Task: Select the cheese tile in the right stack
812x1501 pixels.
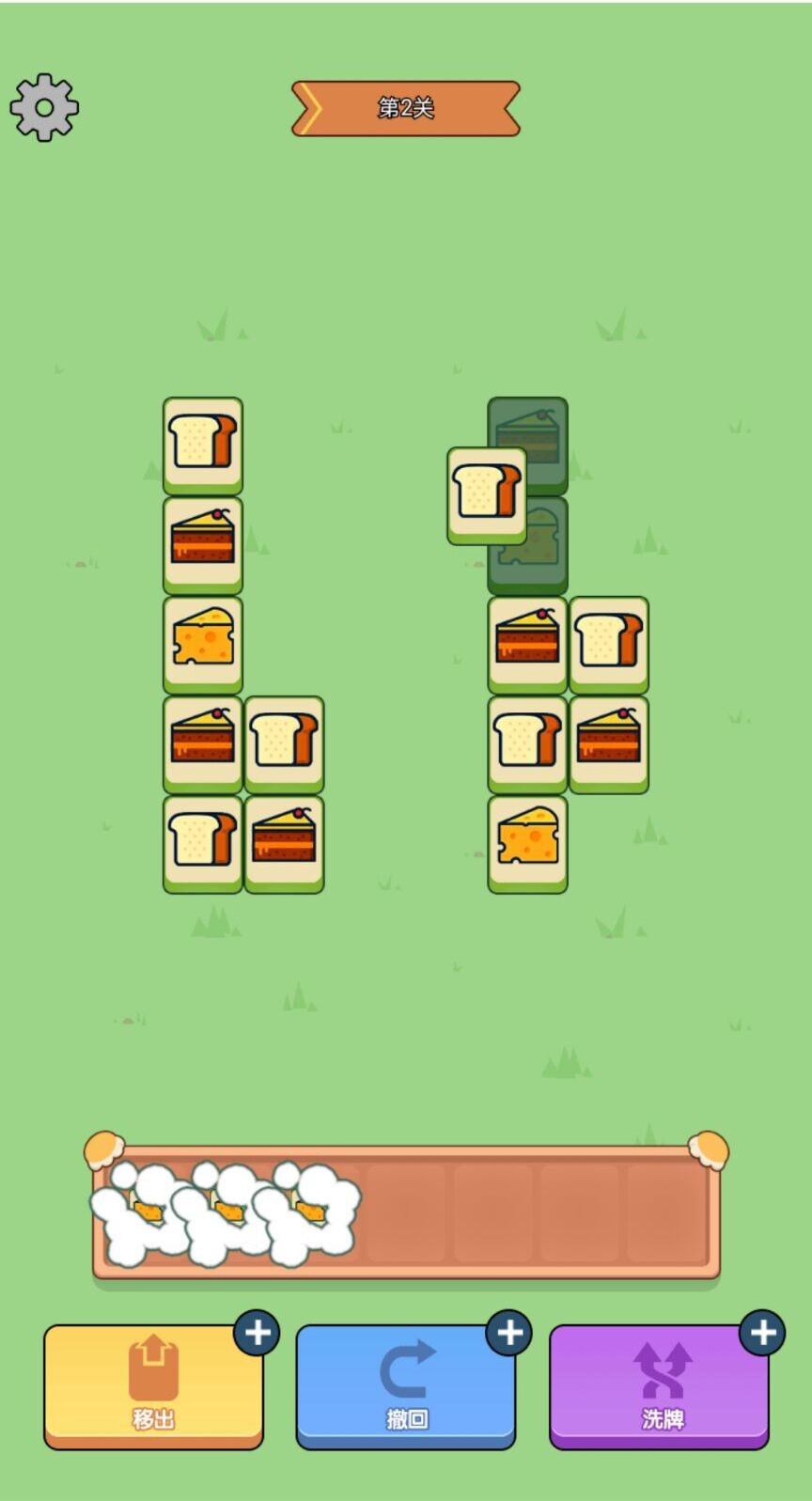Action: click(527, 840)
